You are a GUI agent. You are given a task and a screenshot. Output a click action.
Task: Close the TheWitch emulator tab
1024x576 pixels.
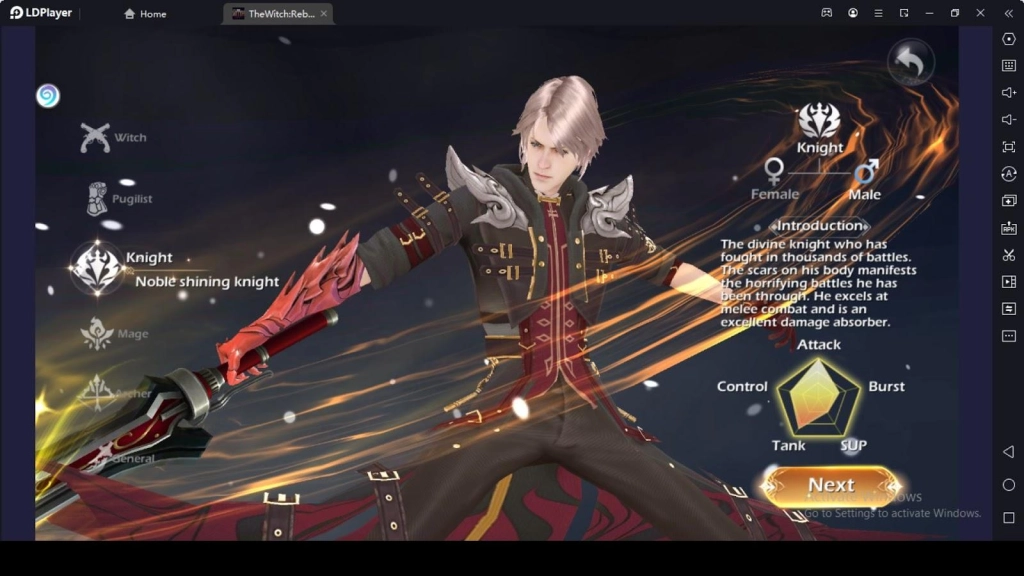(x=324, y=14)
